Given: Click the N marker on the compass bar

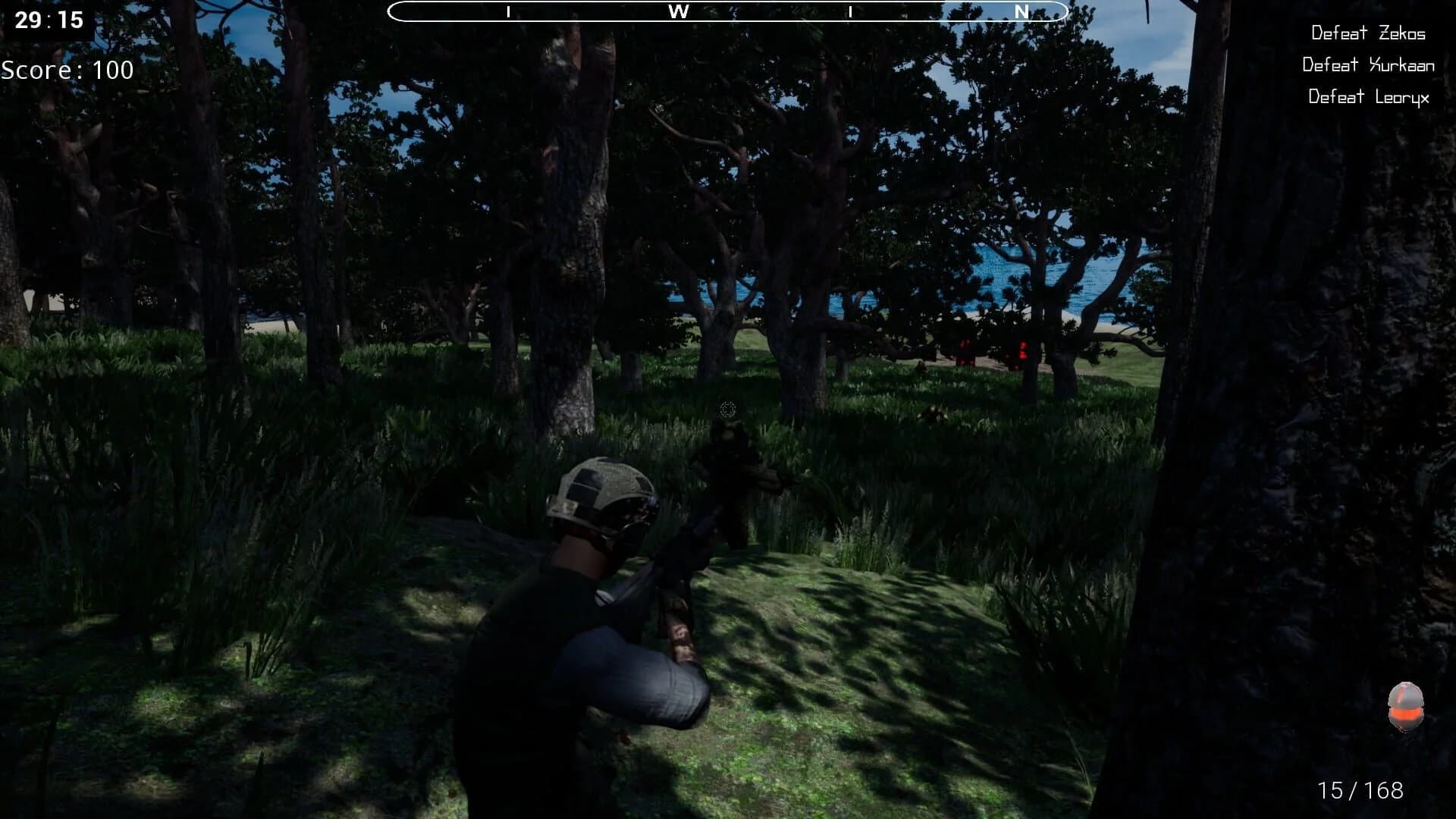Looking at the screenshot, I should 1021,12.
